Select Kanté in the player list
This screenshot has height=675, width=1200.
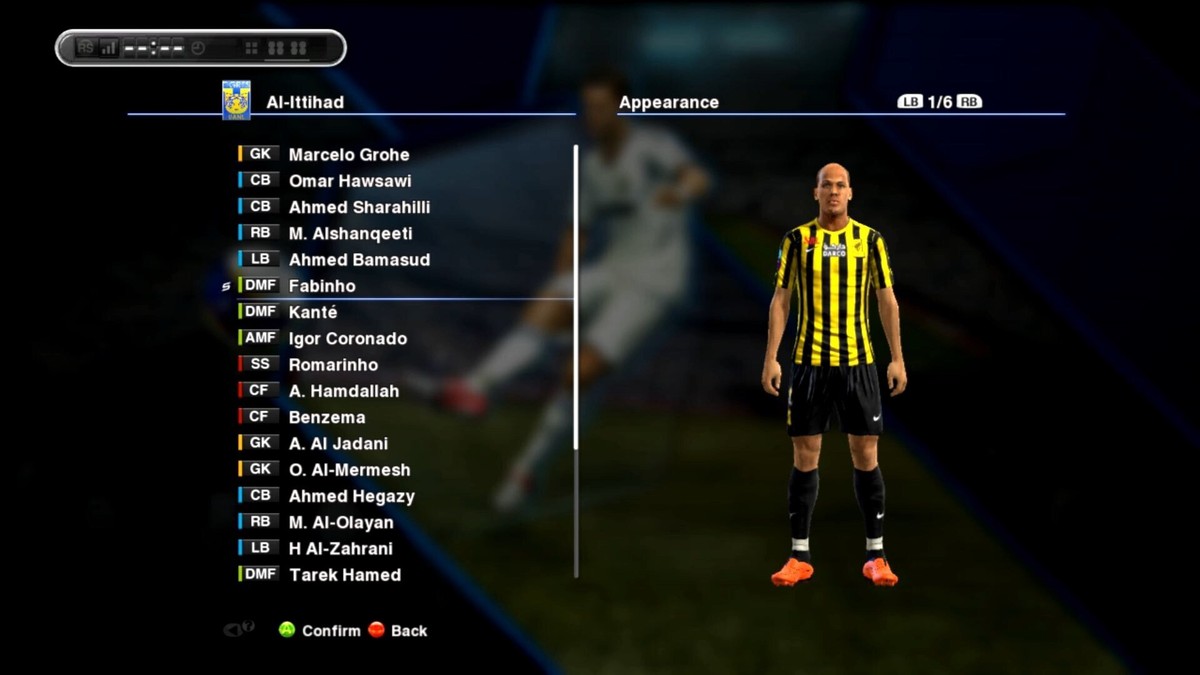313,312
